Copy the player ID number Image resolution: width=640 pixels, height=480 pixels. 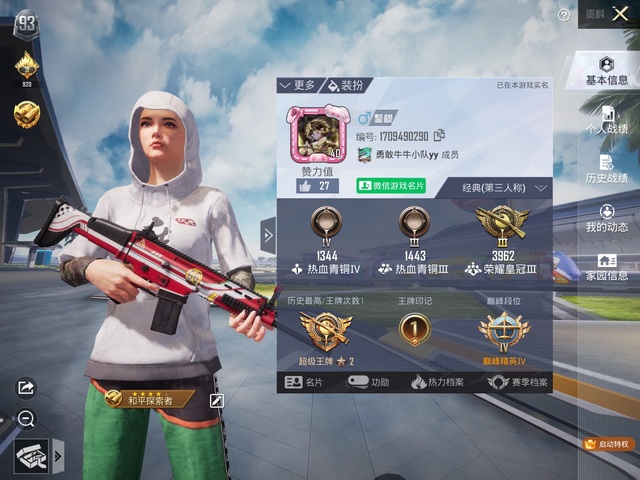click(x=439, y=136)
